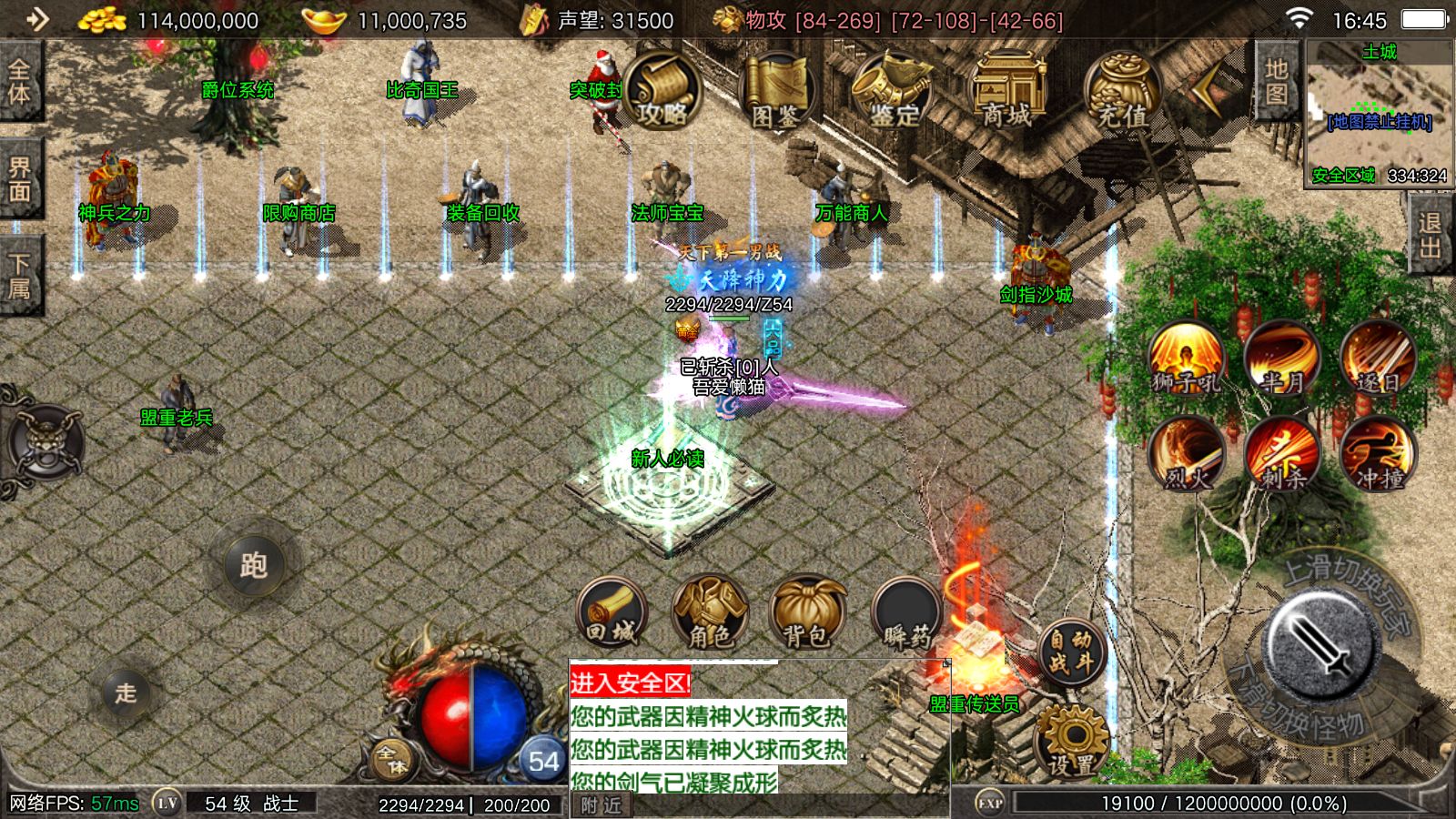Open the 商城 shop
1456x819 pixels.
pyautogui.click(x=1006, y=92)
